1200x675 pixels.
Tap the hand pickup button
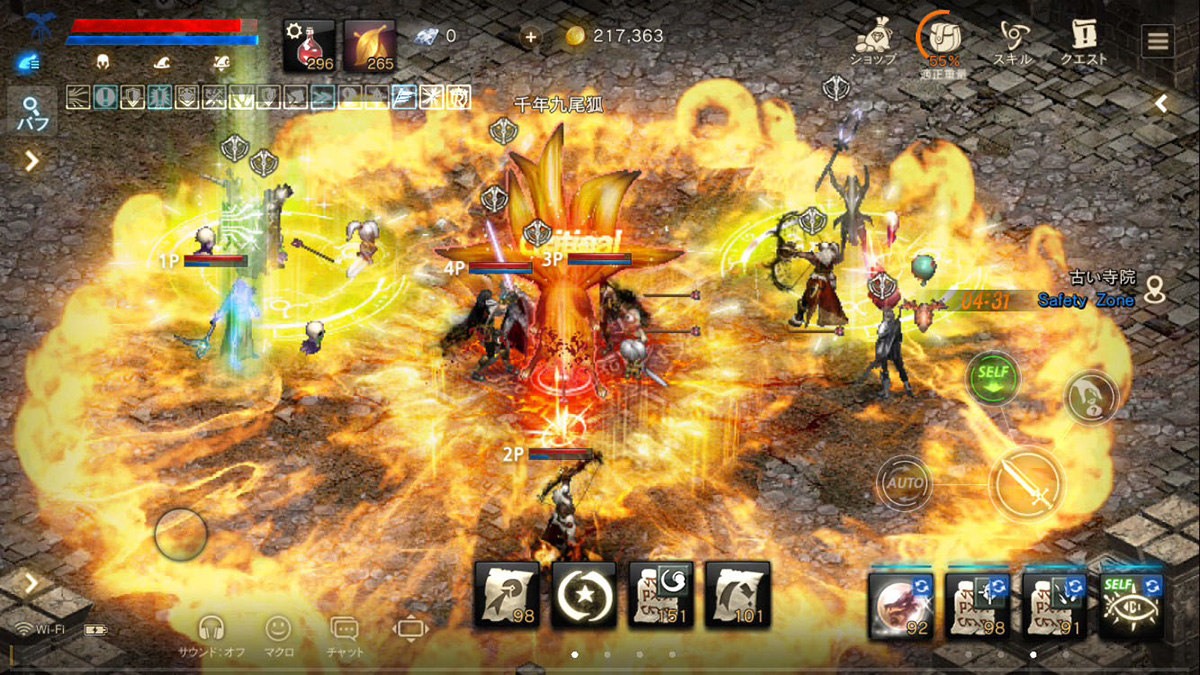click(1088, 397)
